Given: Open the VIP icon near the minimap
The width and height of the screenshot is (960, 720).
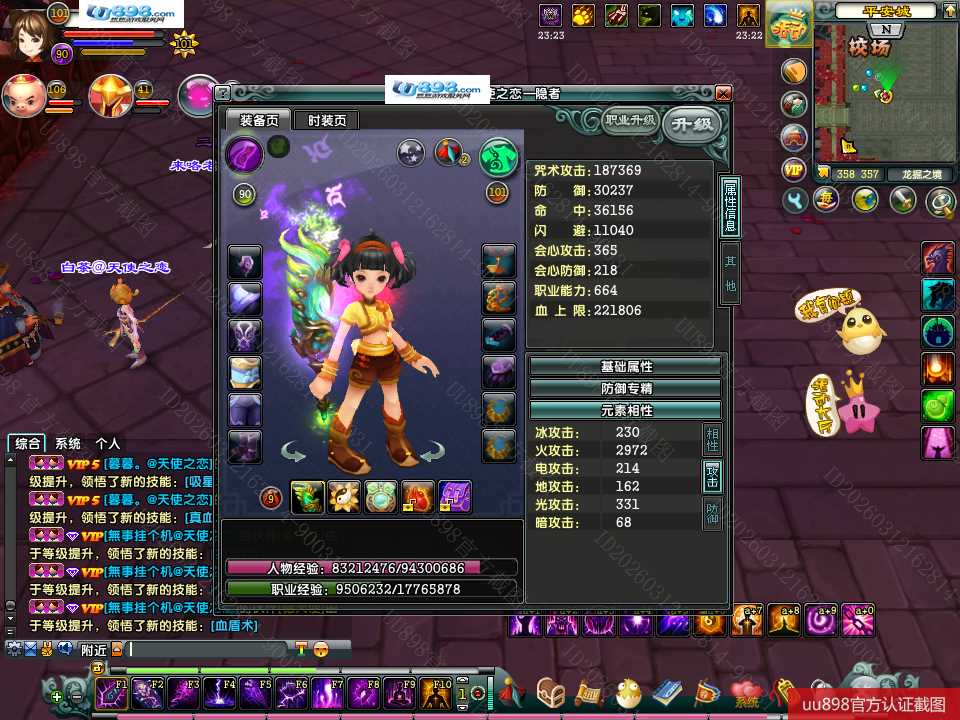Looking at the screenshot, I should [794, 170].
